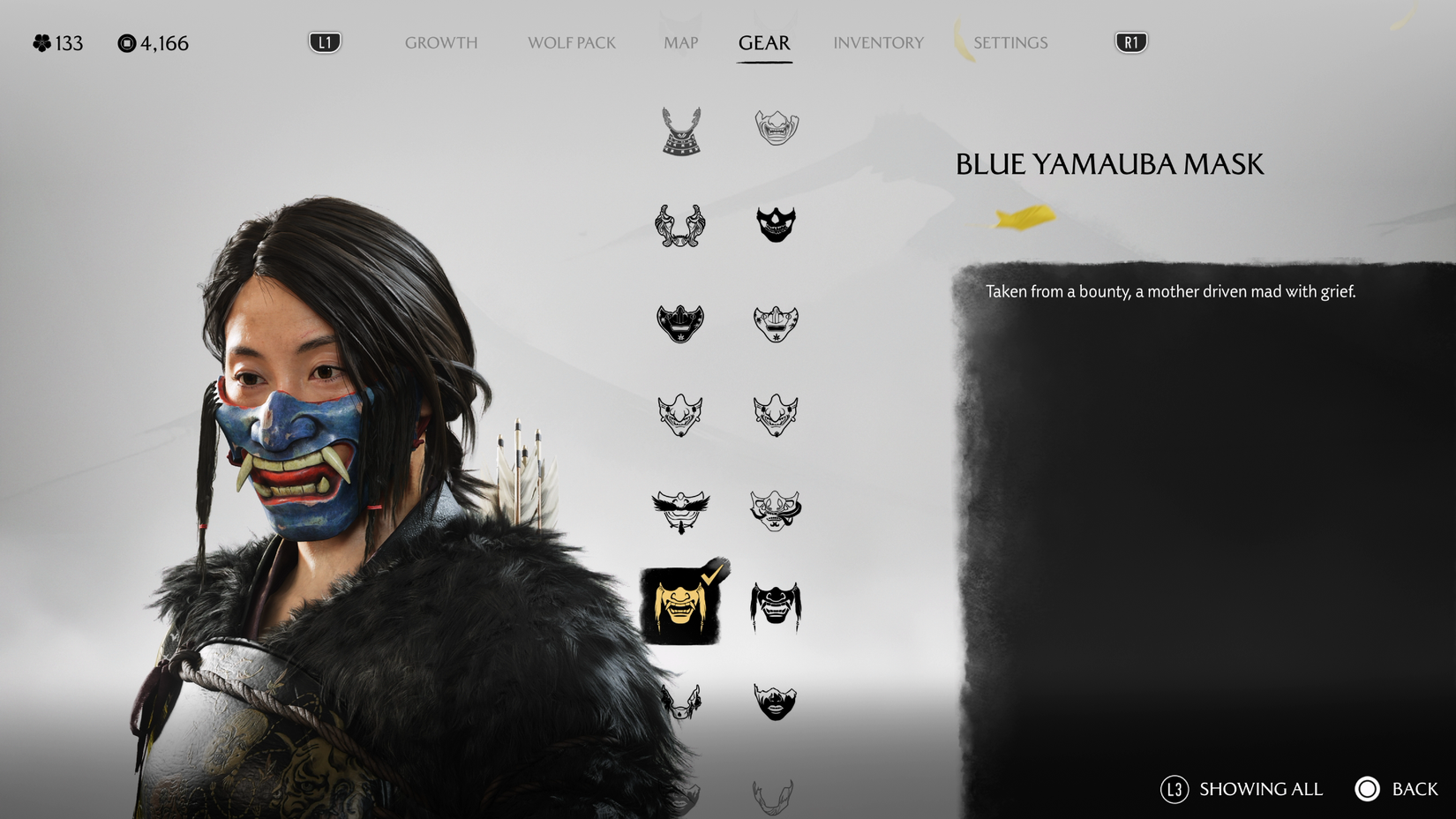Select the grinning teeth mask near list bottom
The image size is (1456, 819).
click(776, 702)
